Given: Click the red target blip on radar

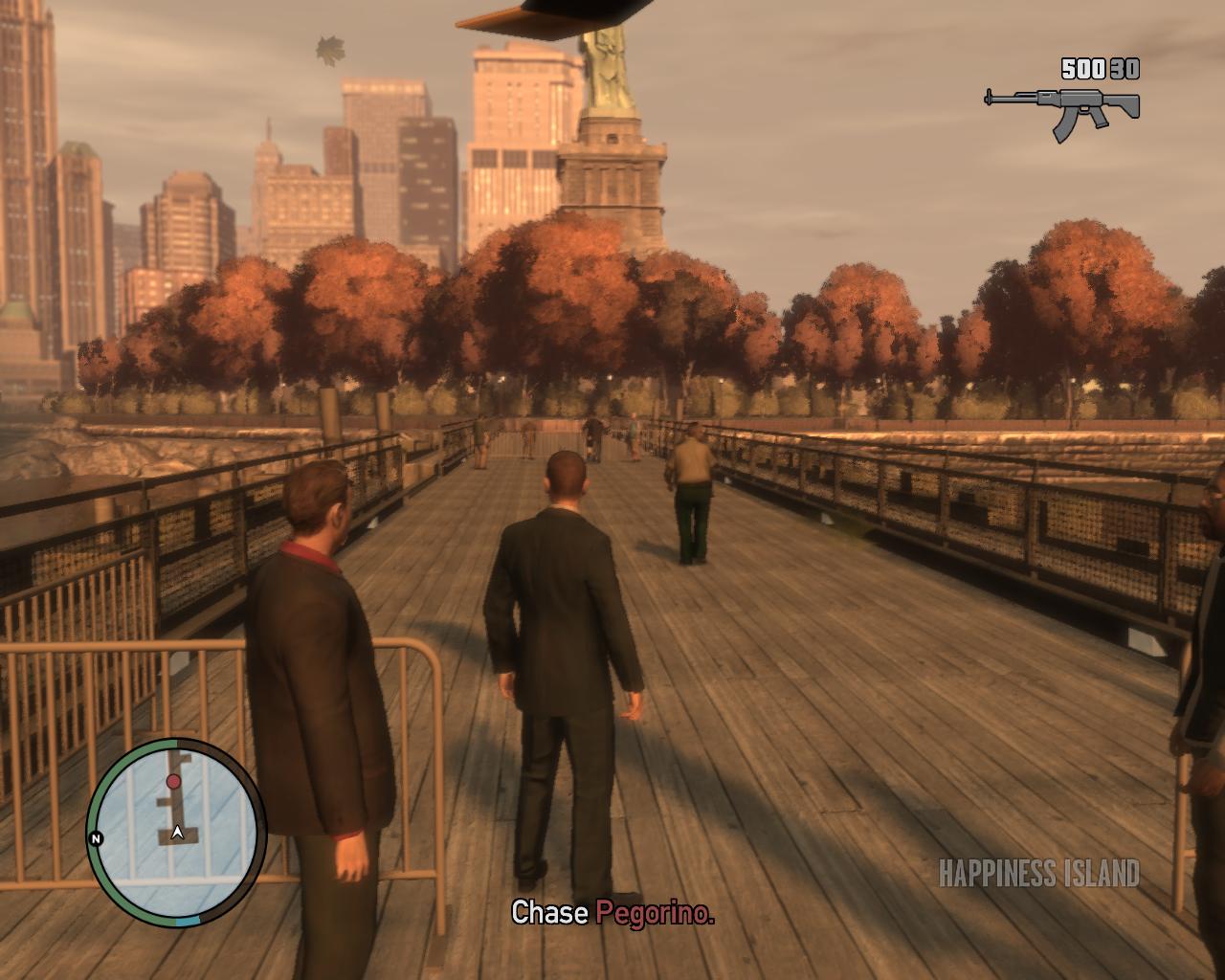Looking at the screenshot, I should pos(173,782).
